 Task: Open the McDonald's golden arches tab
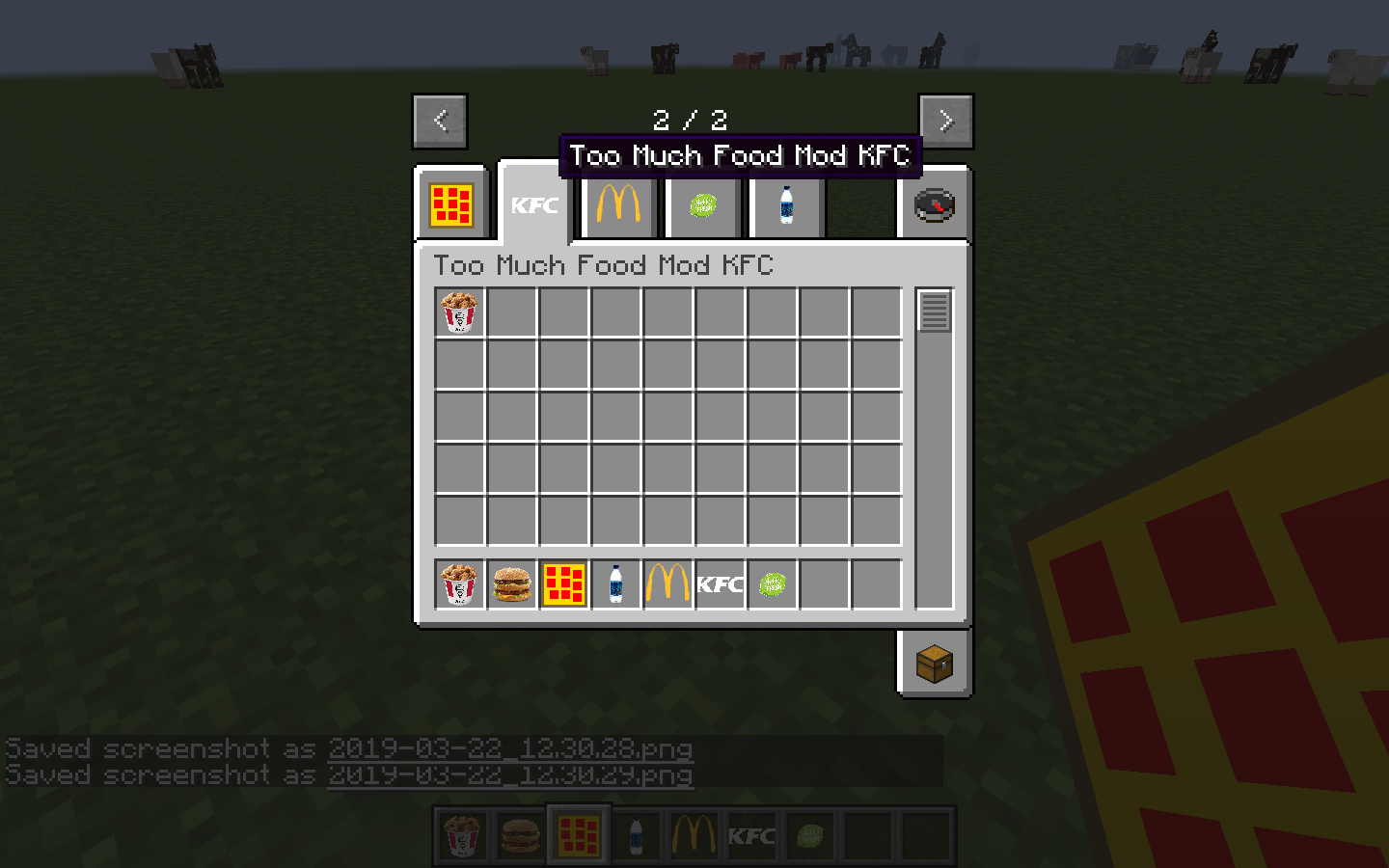point(618,205)
